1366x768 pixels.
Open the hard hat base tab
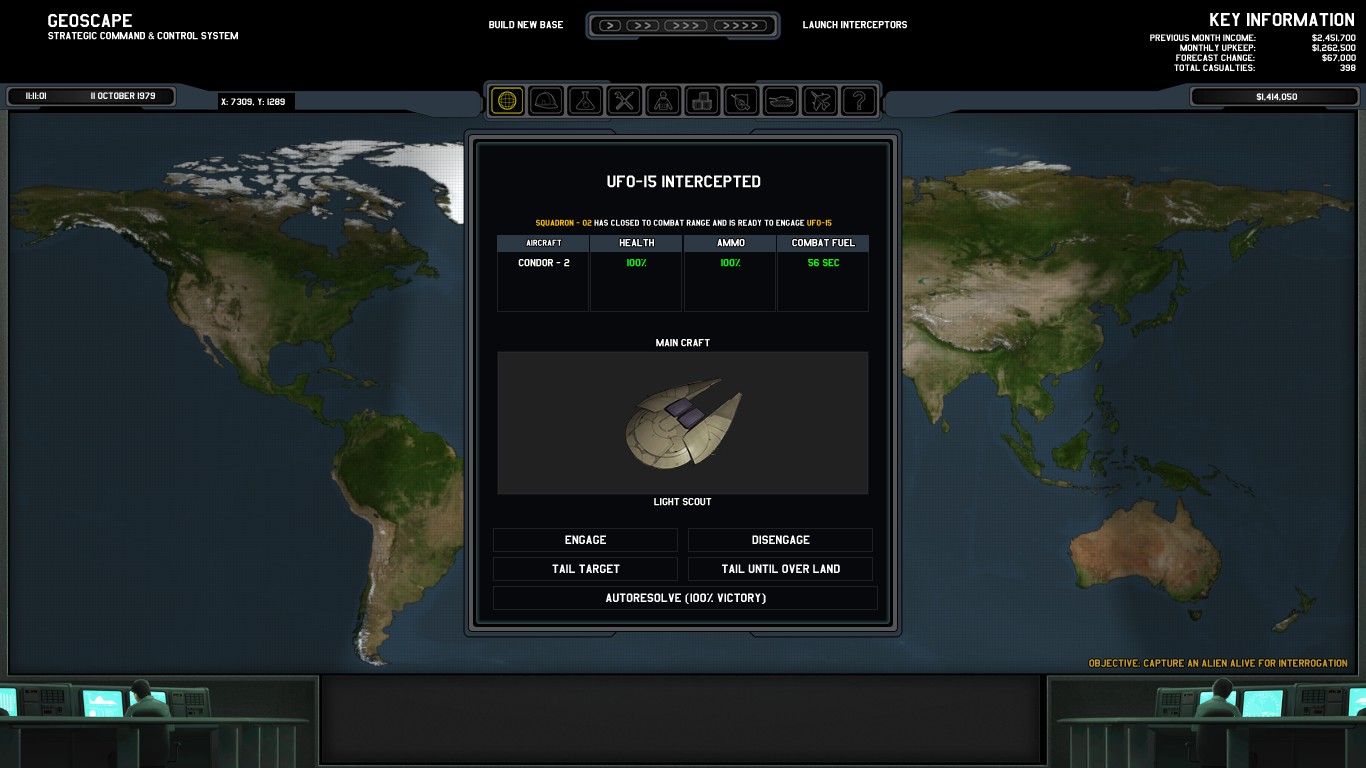tap(546, 100)
